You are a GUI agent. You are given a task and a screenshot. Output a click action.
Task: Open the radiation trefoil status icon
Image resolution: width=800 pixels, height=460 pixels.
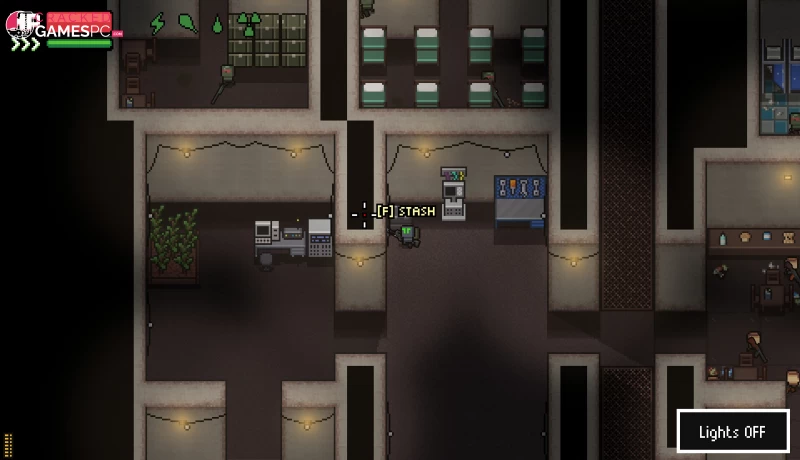pos(250,23)
